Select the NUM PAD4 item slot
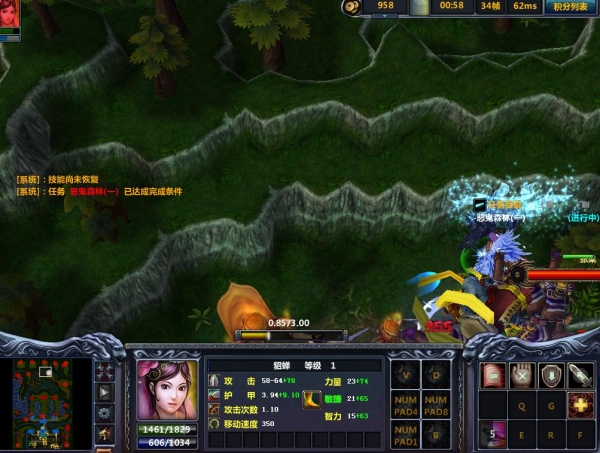Screen dimensions: 600x453 tap(406, 406)
